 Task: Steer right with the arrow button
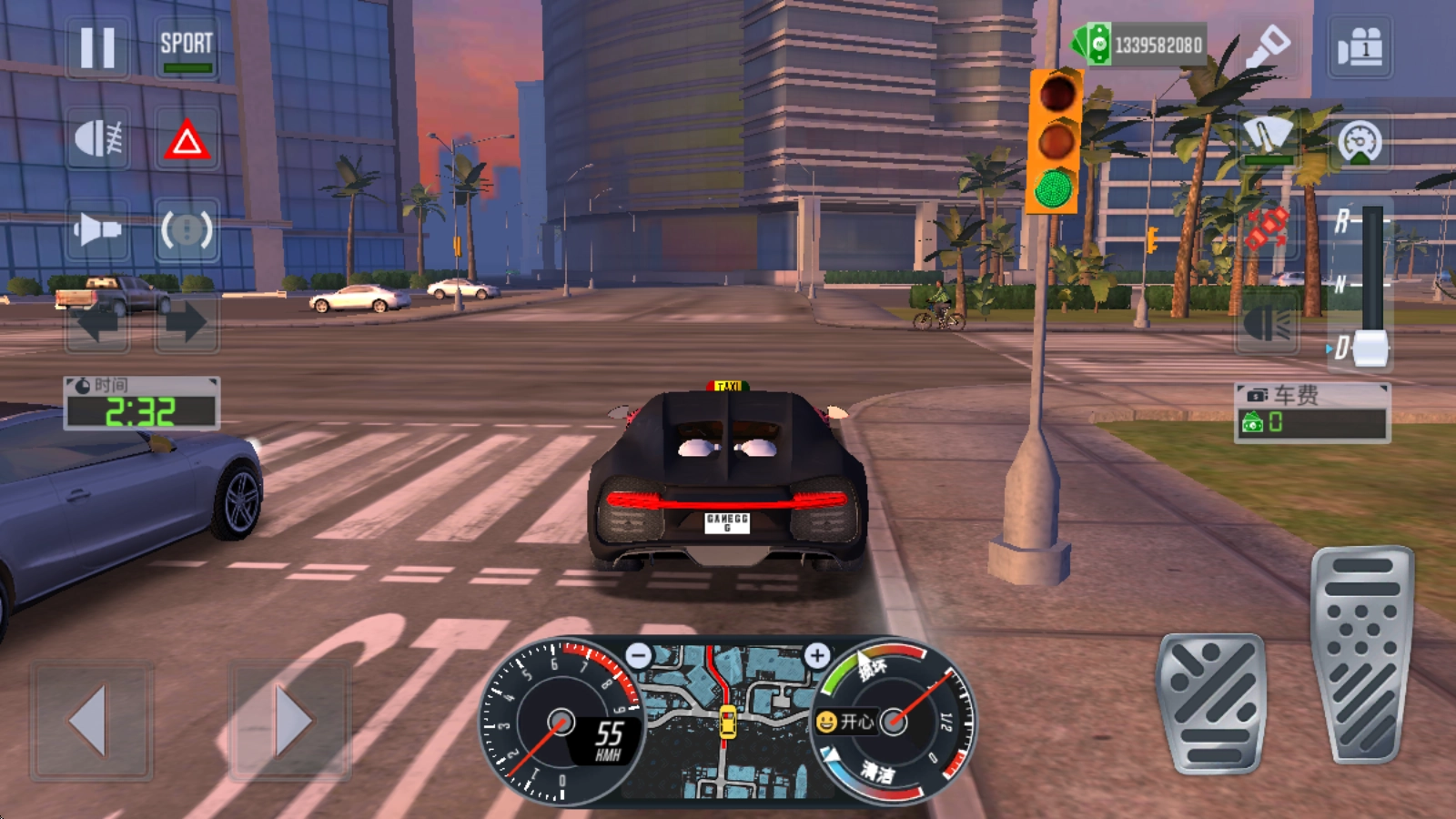tap(290, 720)
